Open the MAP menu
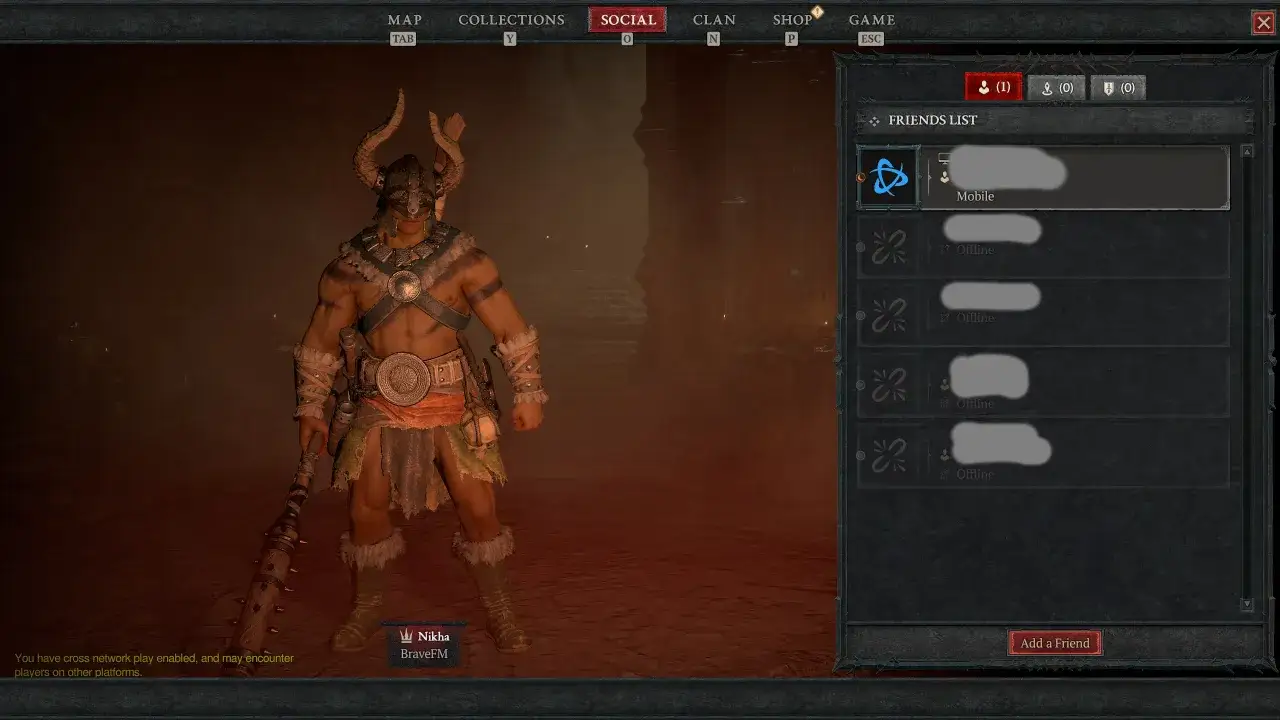Viewport: 1280px width, 720px height. point(404,19)
